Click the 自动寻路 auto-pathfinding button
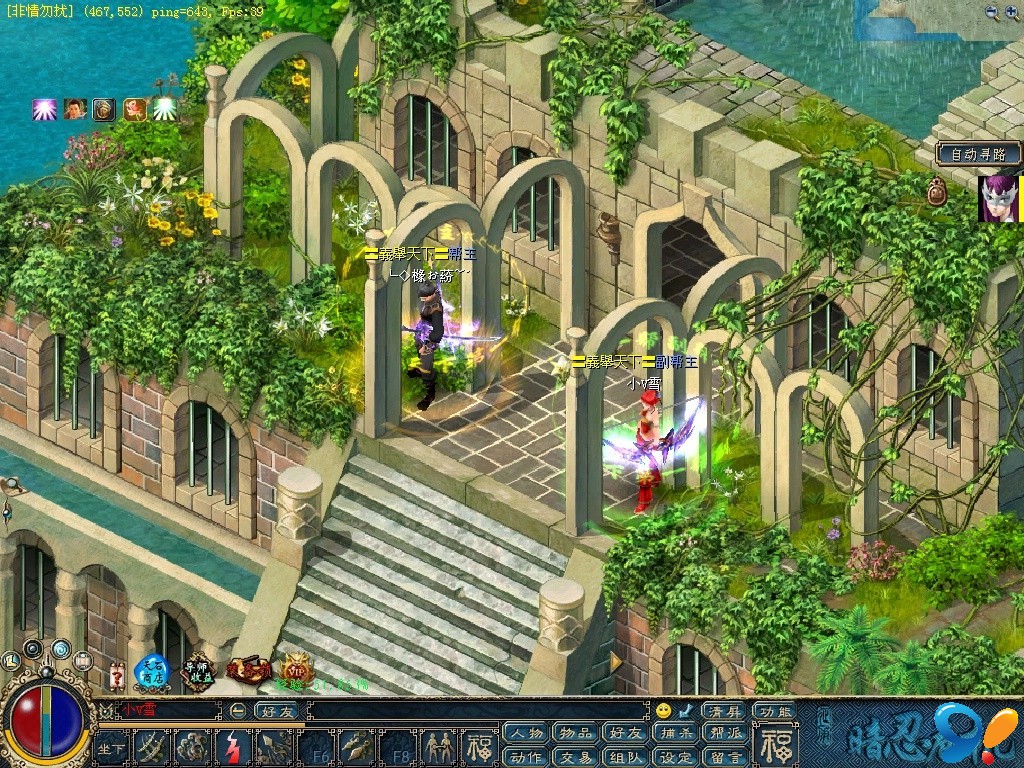This screenshot has height=768, width=1024. click(x=979, y=154)
